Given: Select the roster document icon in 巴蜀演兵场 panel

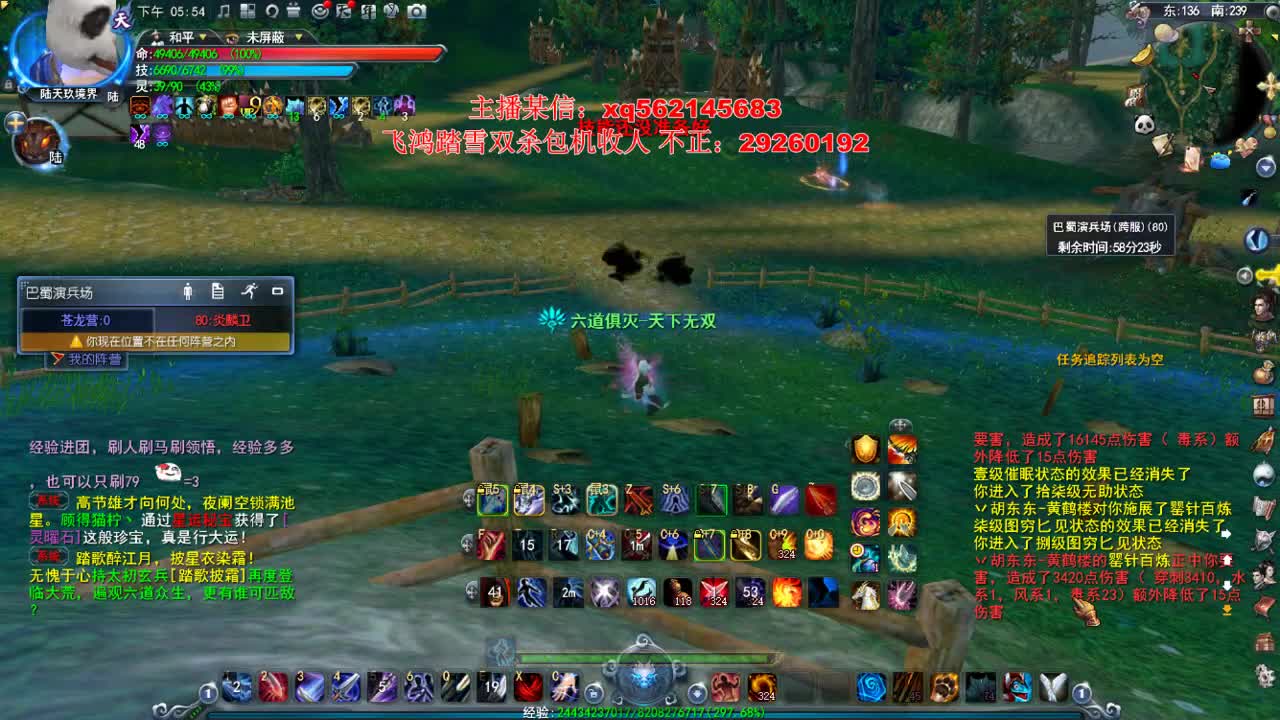Looking at the screenshot, I should point(217,292).
